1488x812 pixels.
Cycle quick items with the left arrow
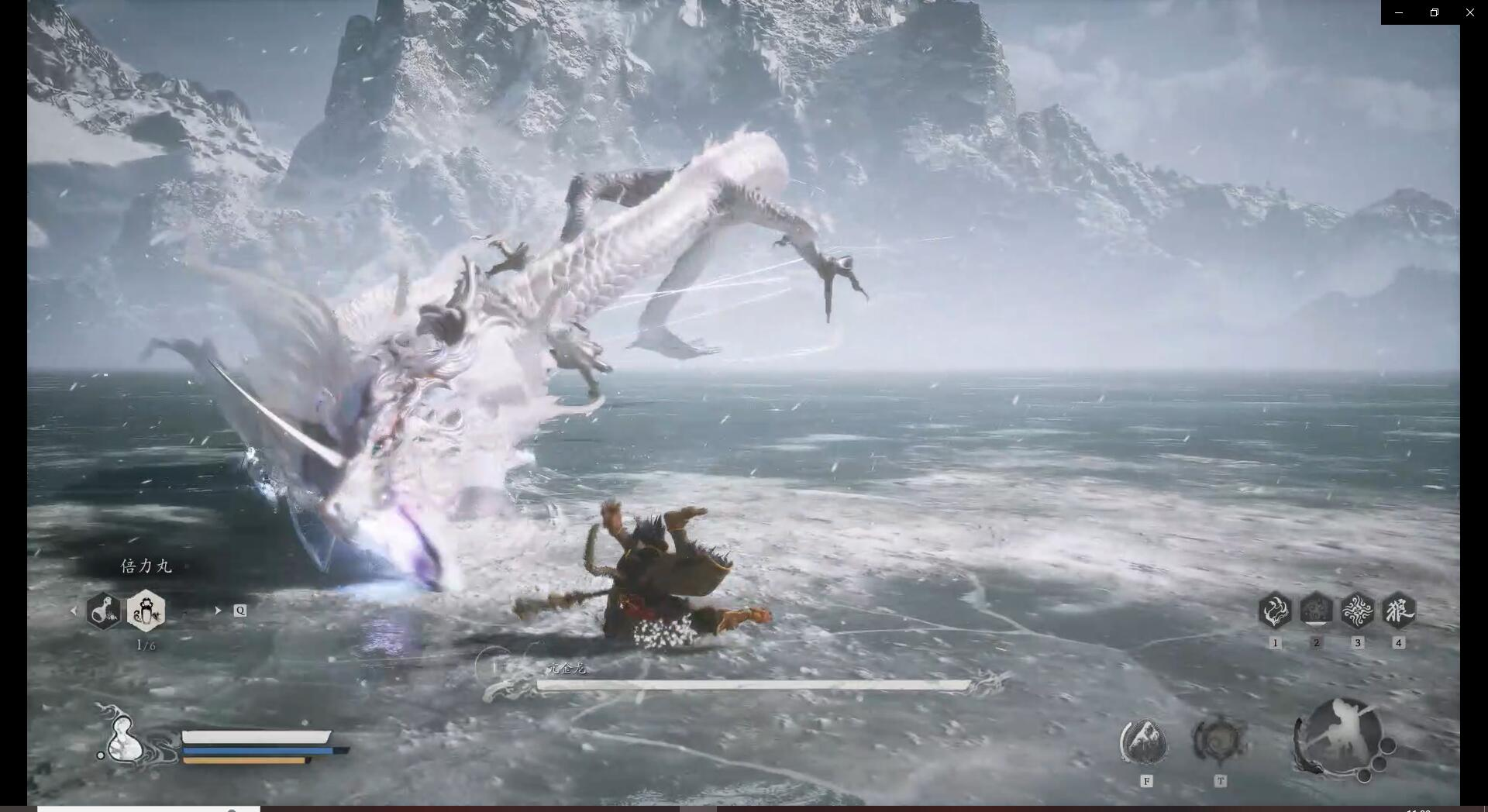coord(74,611)
